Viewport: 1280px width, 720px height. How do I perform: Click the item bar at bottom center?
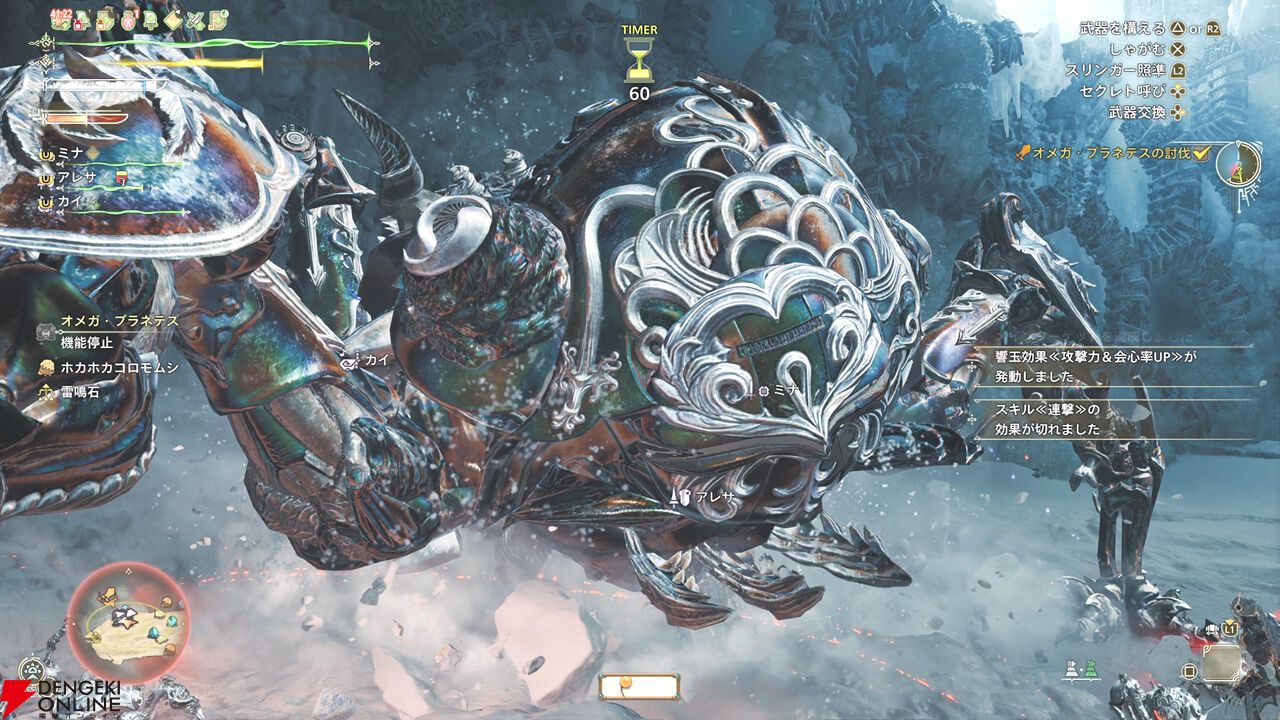(x=639, y=686)
